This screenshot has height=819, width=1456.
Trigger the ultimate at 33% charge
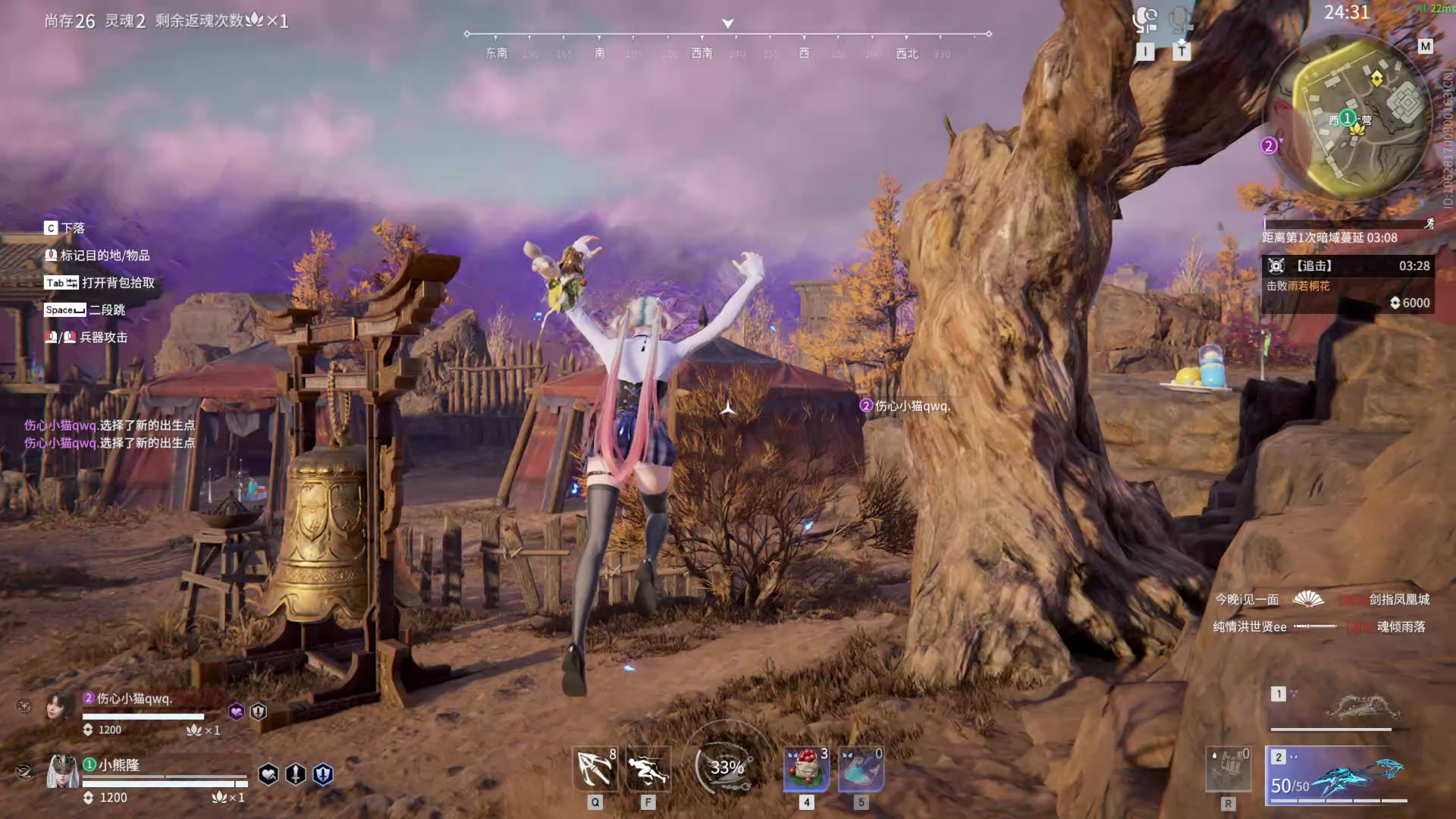[x=726, y=767]
